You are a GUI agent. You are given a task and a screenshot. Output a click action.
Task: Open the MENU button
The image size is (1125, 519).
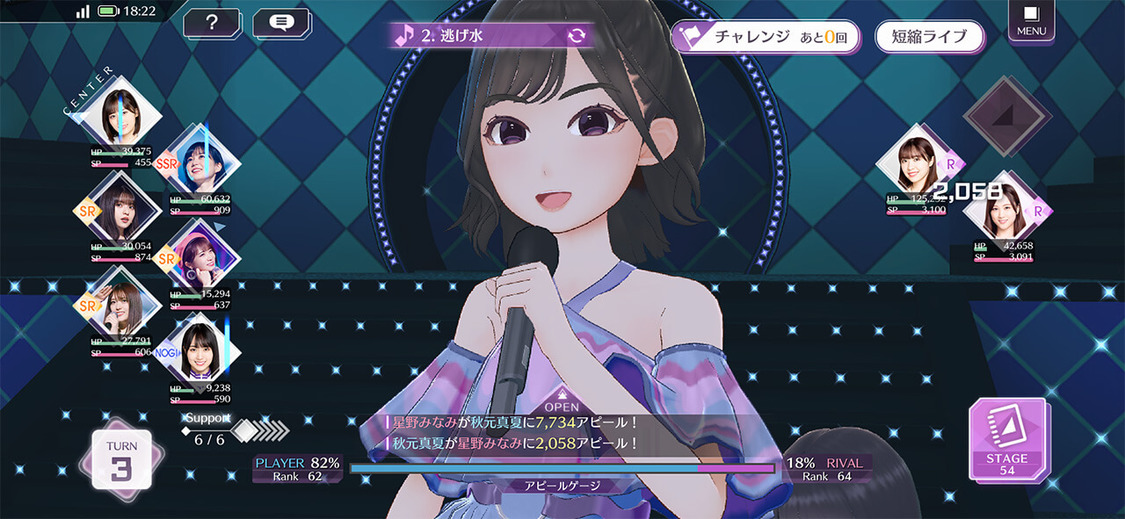click(x=1031, y=20)
